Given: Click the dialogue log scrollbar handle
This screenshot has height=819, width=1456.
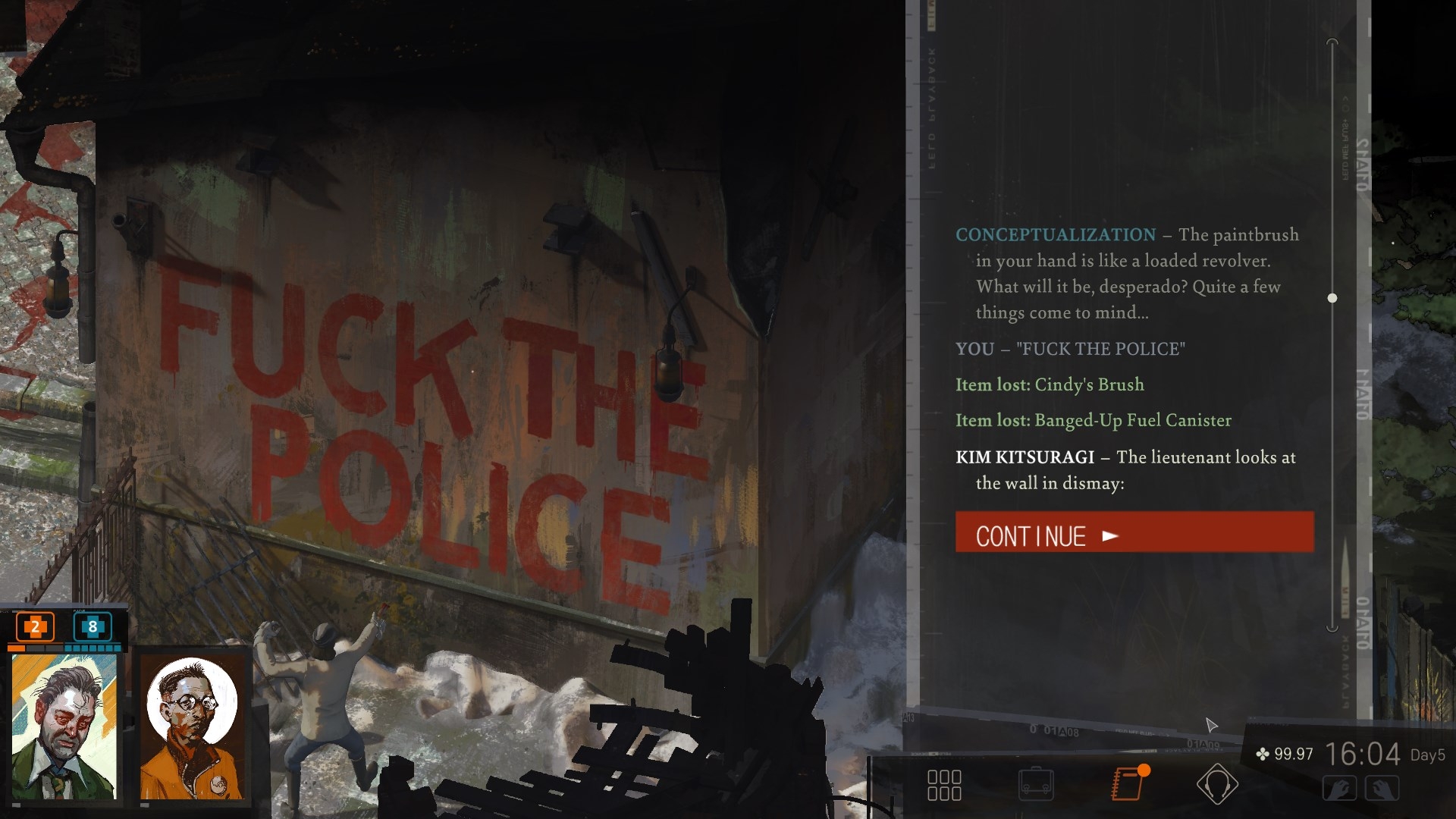Looking at the screenshot, I should [1332, 298].
